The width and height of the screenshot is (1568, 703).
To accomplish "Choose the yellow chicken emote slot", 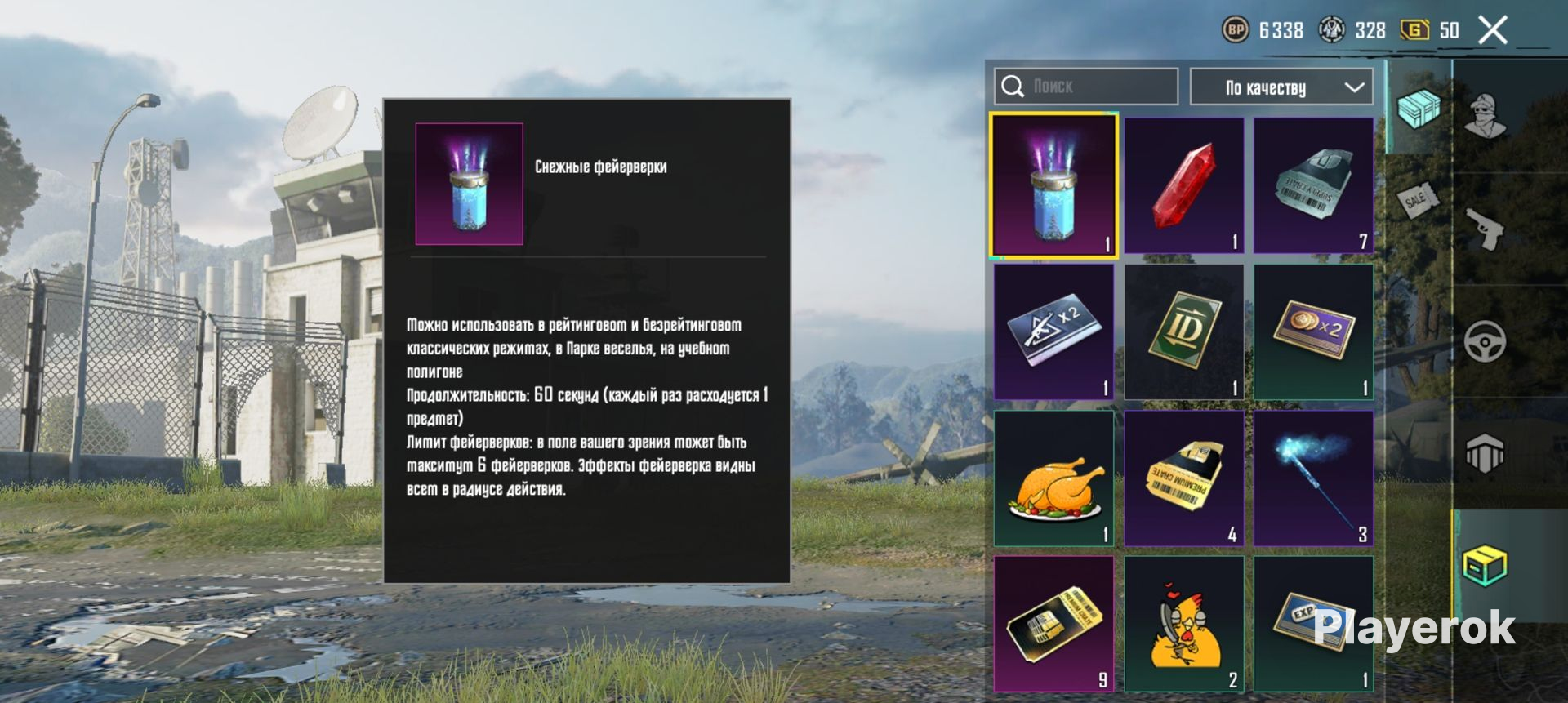I will [1184, 624].
